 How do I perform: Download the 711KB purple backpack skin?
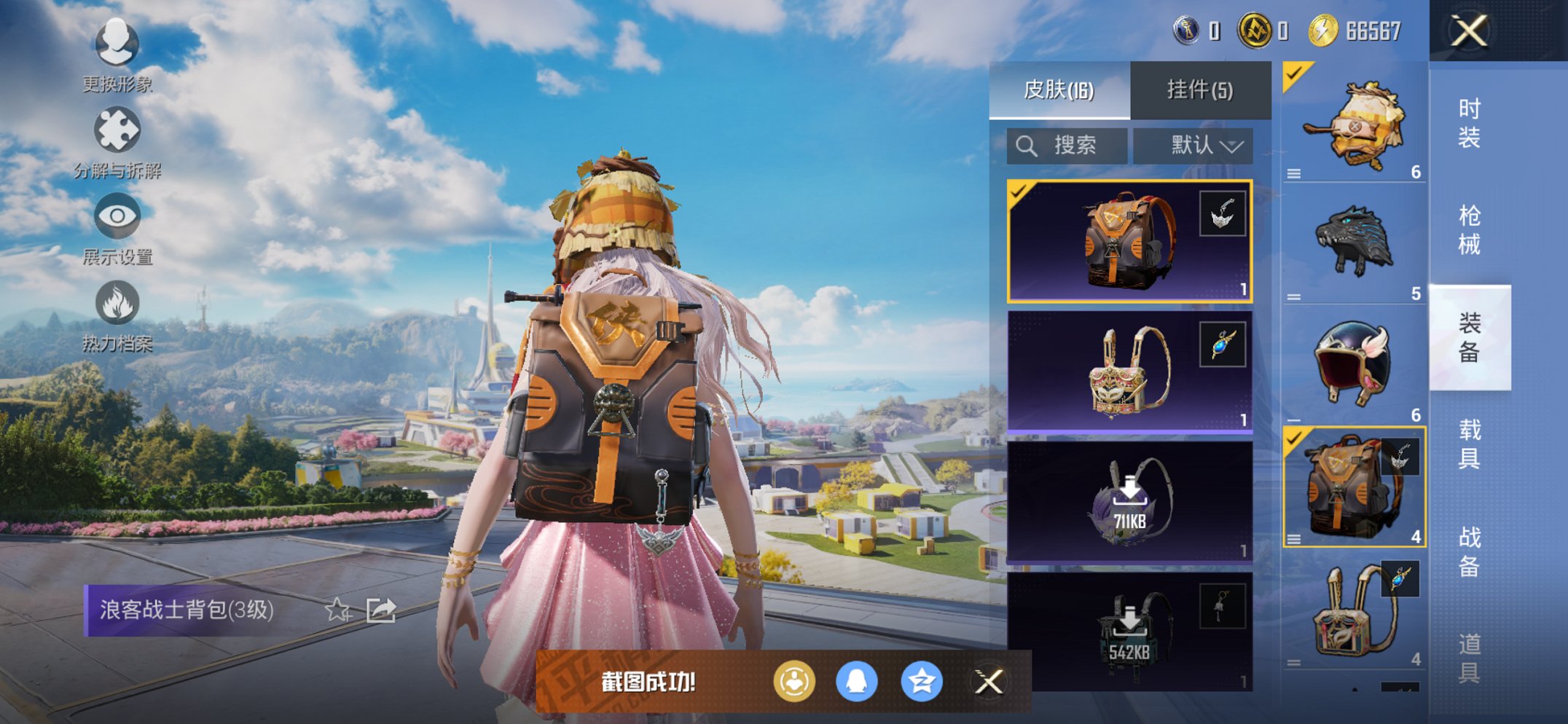(x=1129, y=502)
